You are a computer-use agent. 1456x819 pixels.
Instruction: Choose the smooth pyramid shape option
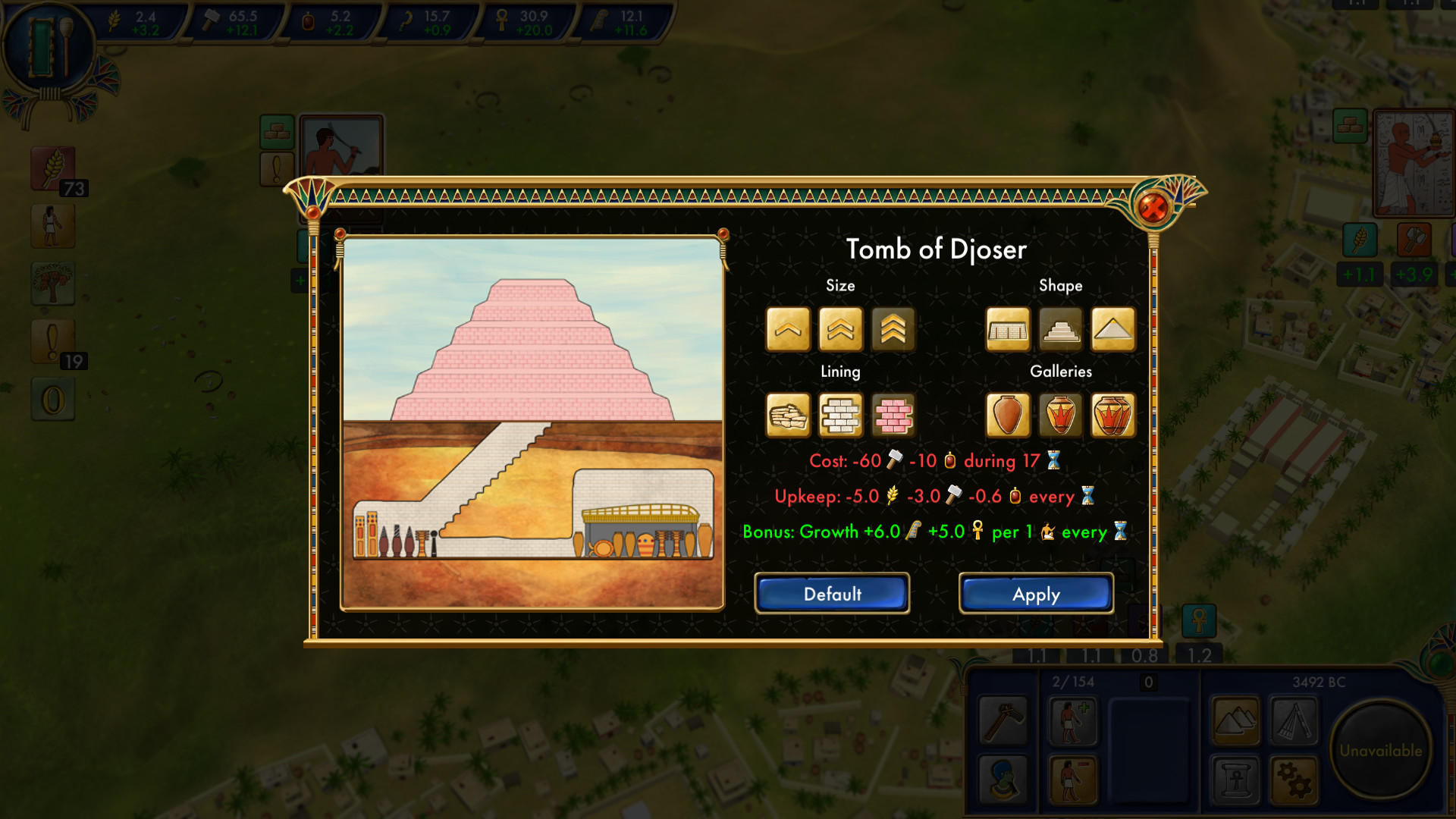[1112, 330]
